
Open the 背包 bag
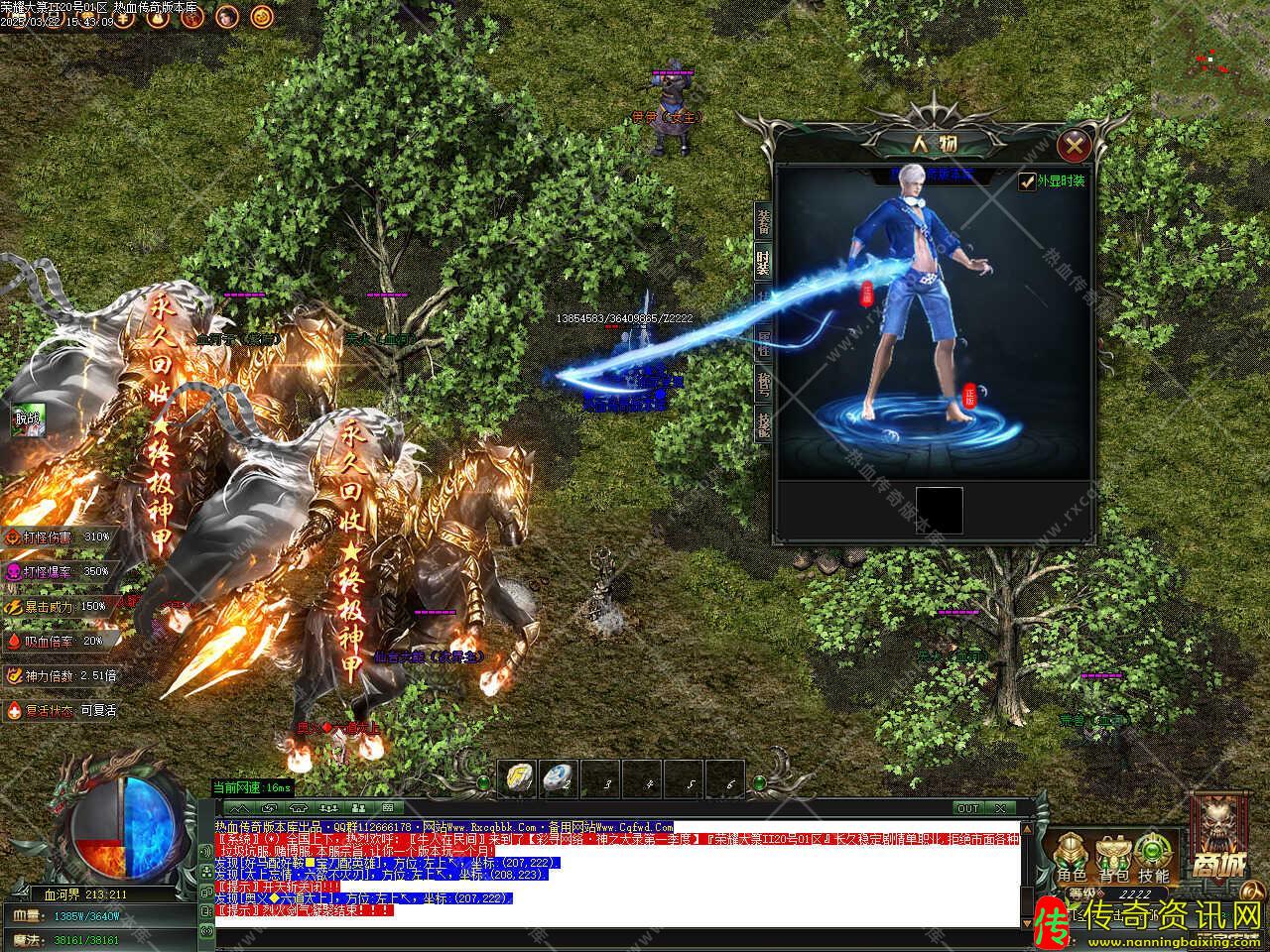coord(1111,858)
